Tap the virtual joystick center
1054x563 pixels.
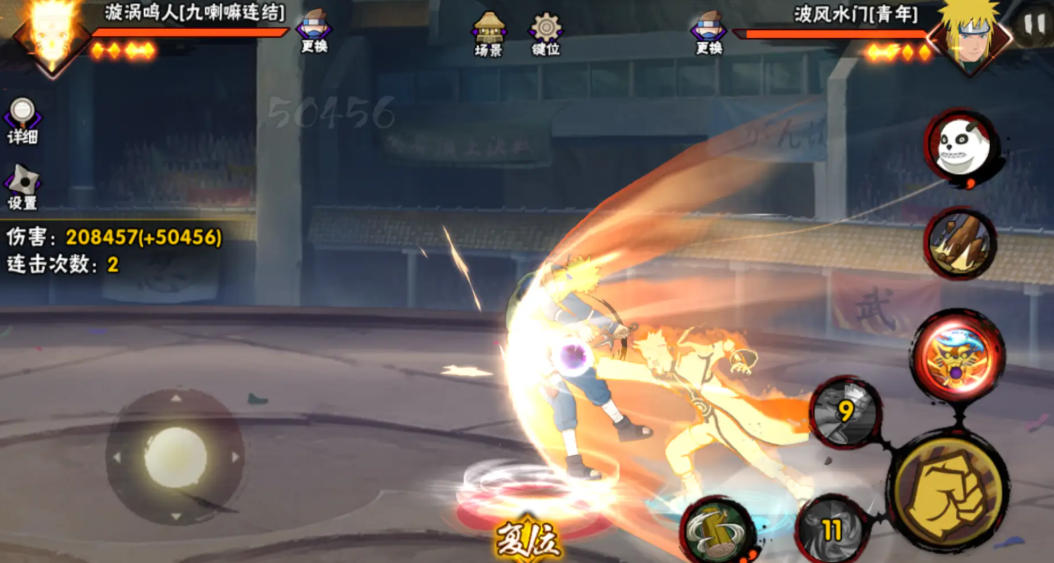coord(175,457)
